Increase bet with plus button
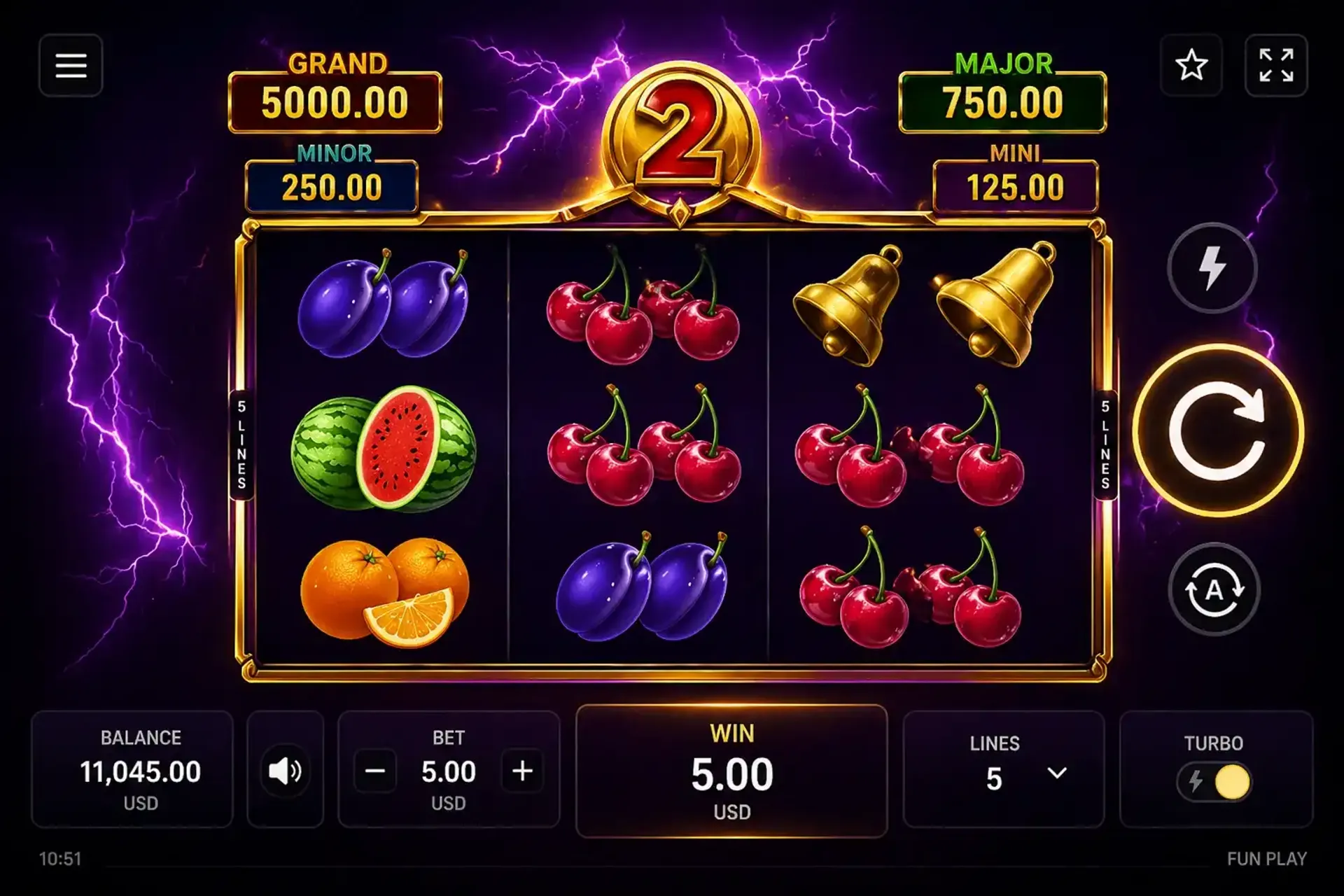This screenshot has width=1344, height=896. click(522, 771)
